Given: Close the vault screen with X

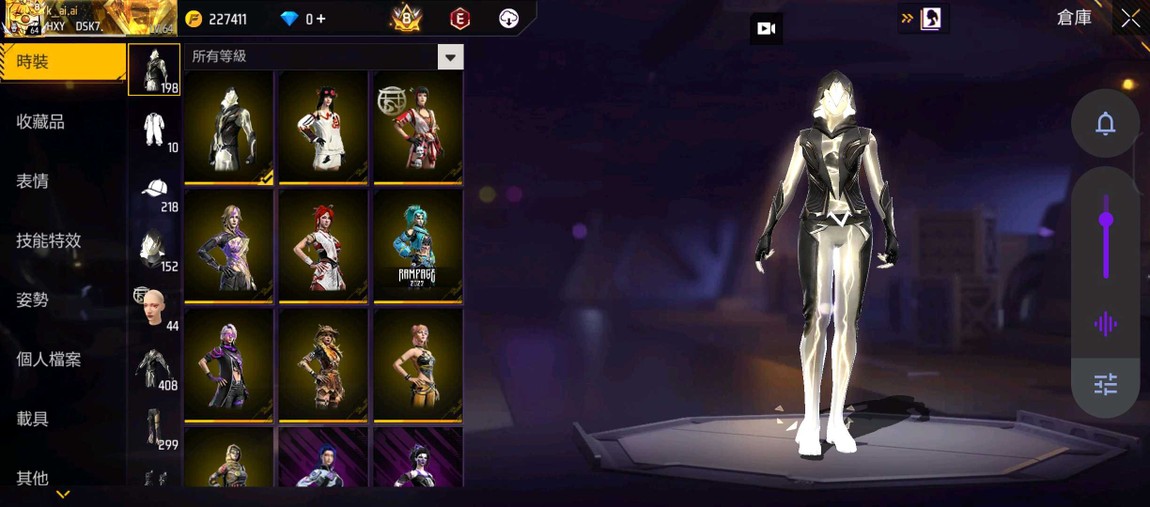Looking at the screenshot, I should (x=1130, y=18).
